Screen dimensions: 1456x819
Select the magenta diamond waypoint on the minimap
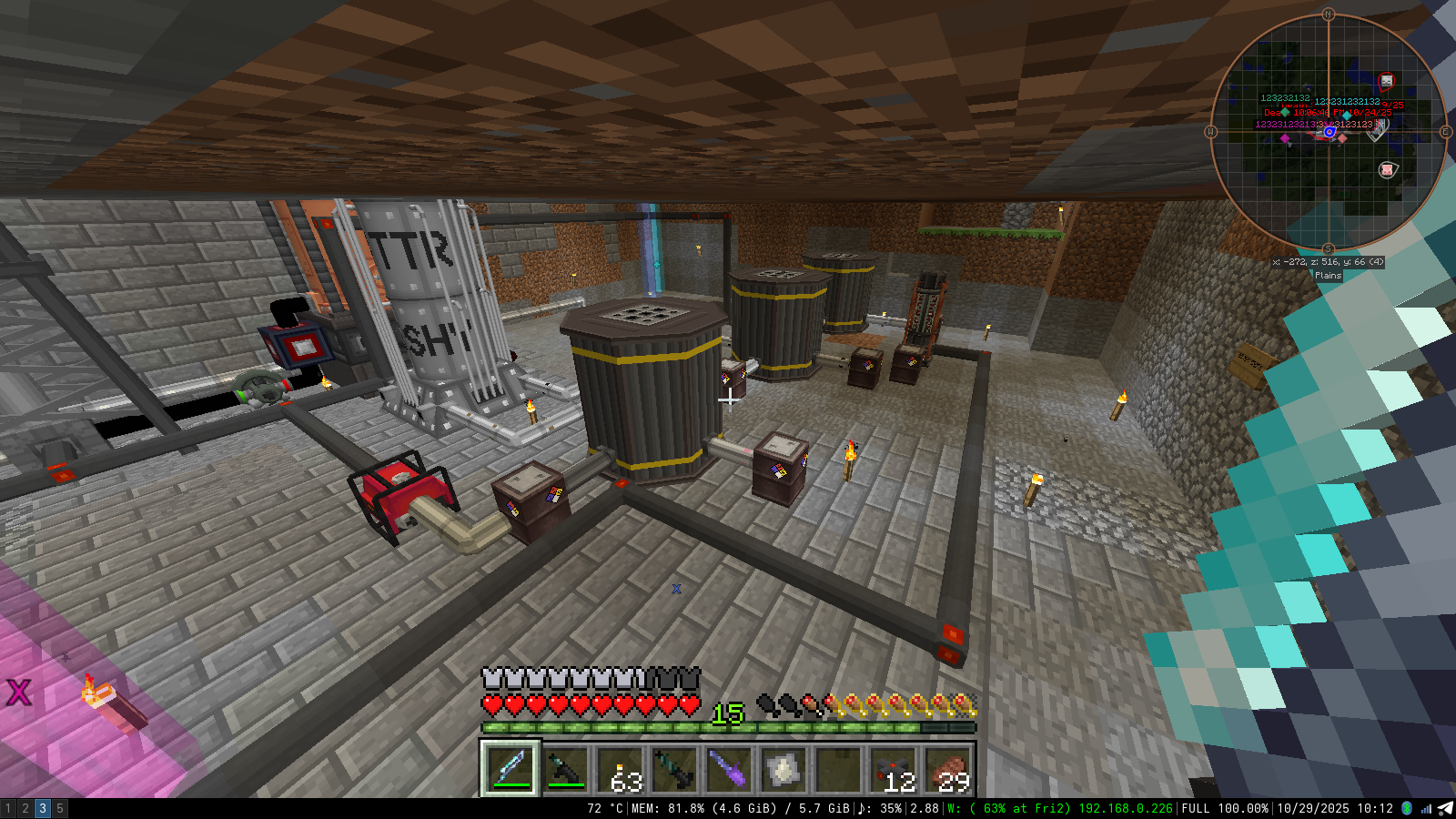coord(1285,138)
